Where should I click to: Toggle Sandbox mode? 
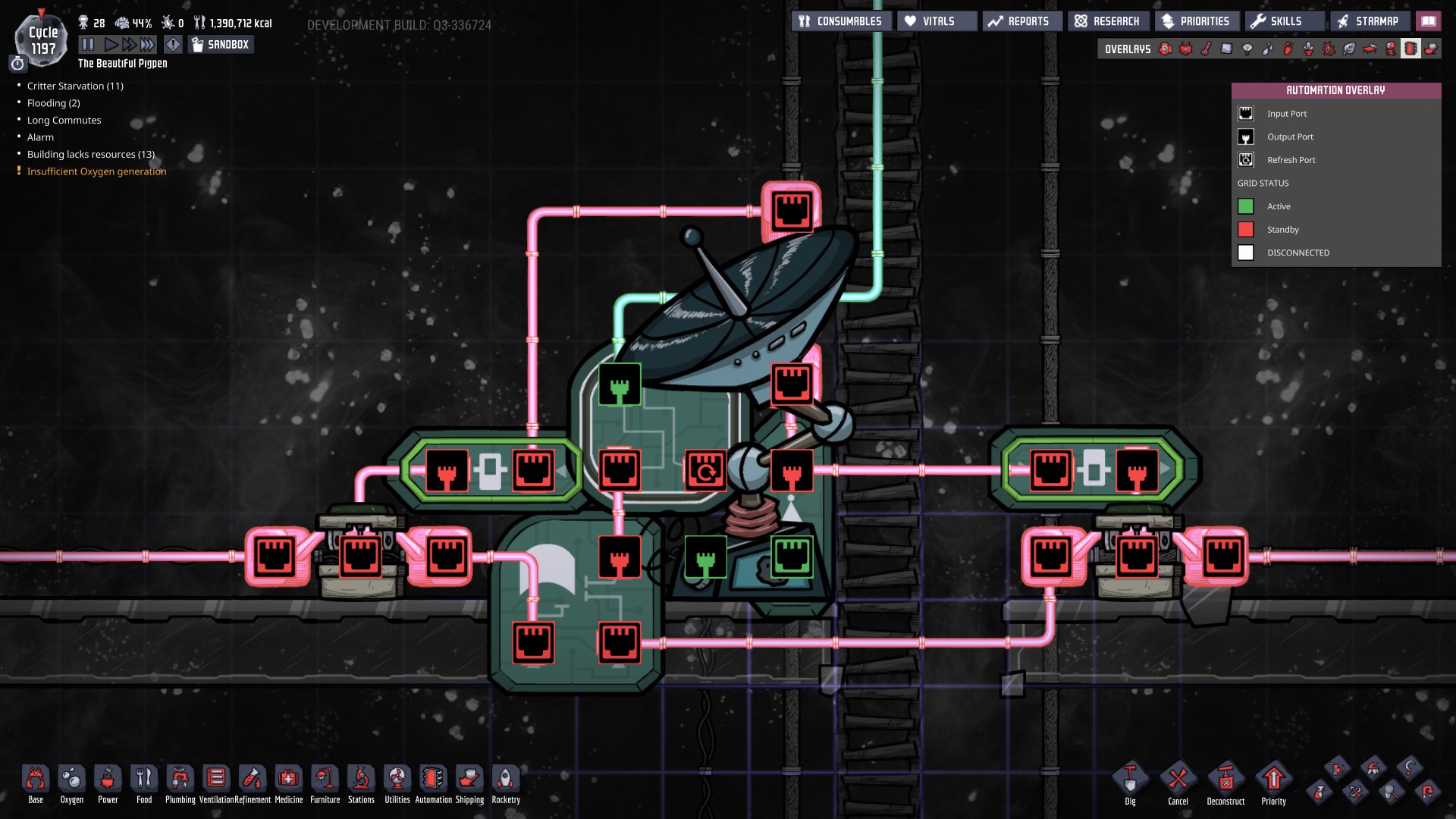[x=220, y=44]
